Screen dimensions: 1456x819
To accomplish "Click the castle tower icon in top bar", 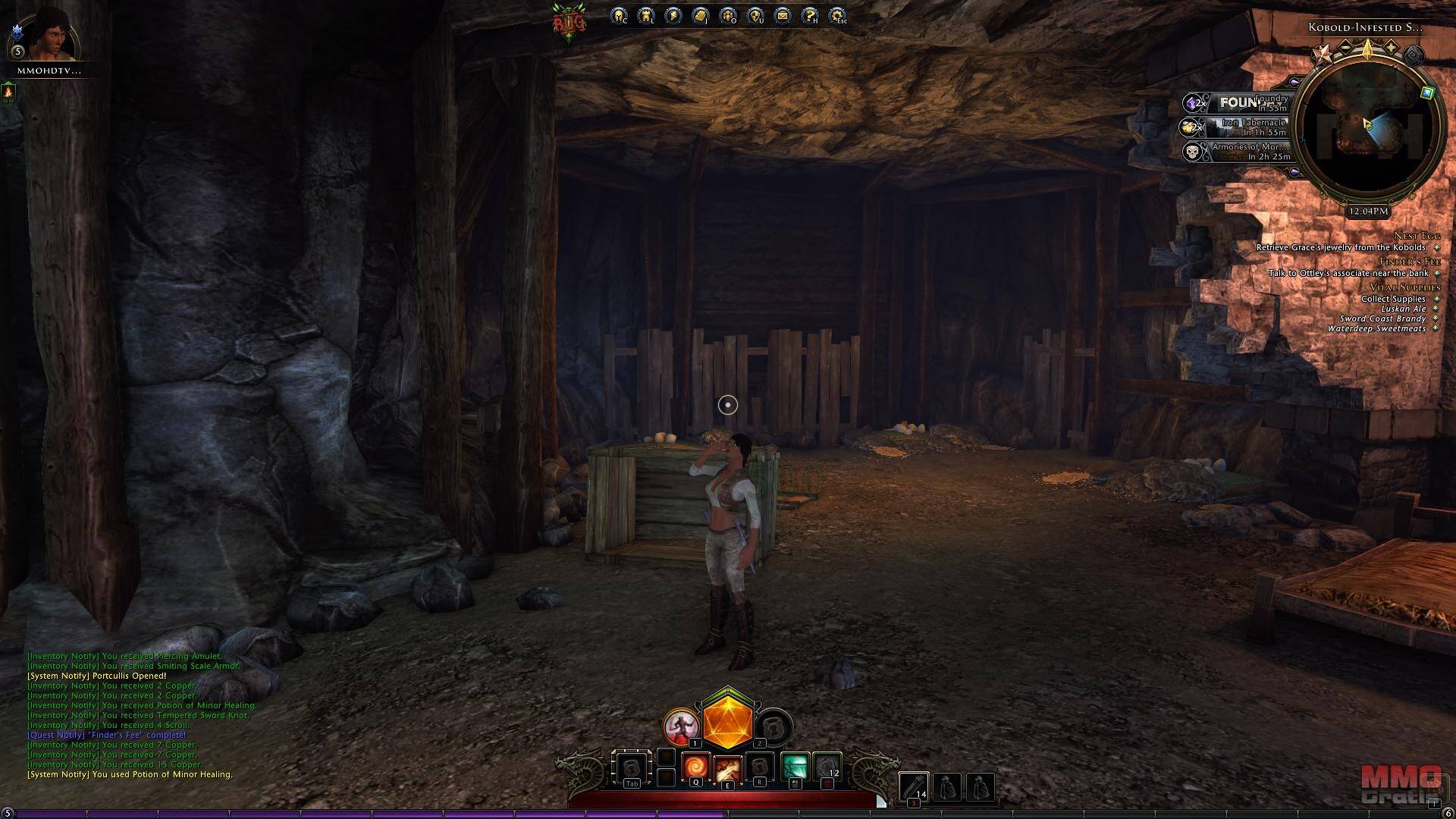I will pos(646,15).
